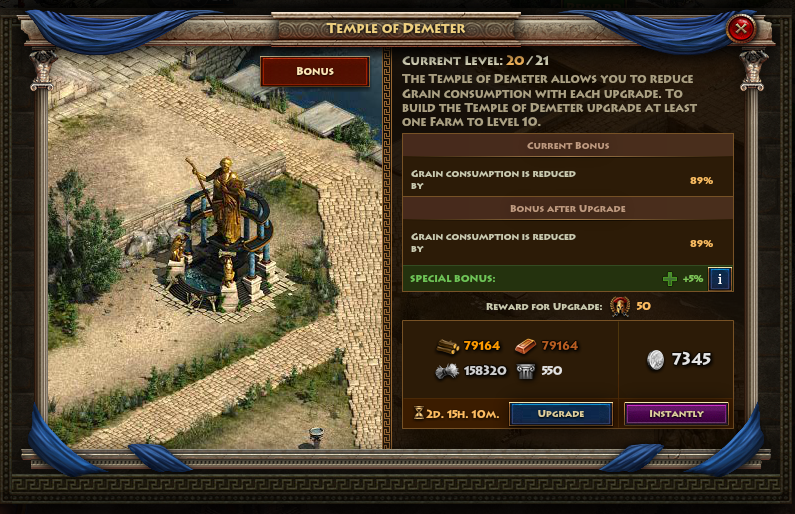Viewport: 795px width, 514px height.
Task: Start the temple Upgrade
Action: (560, 413)
